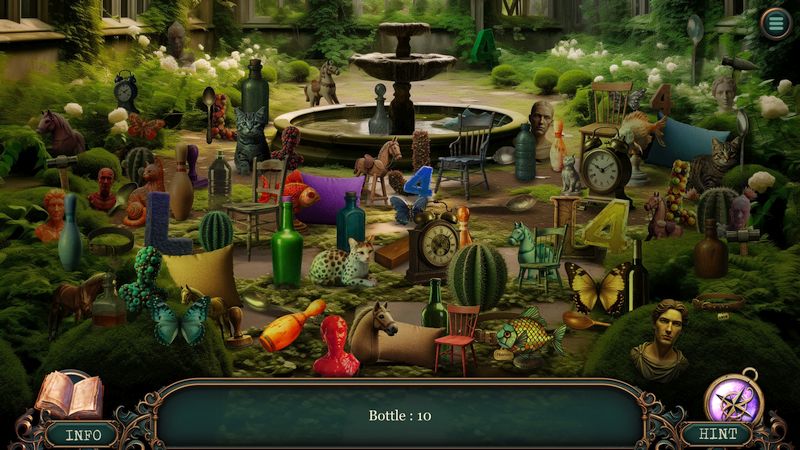Open the menu with the three-line icon
Screen dimensions: 800x450
coord(775,23)
